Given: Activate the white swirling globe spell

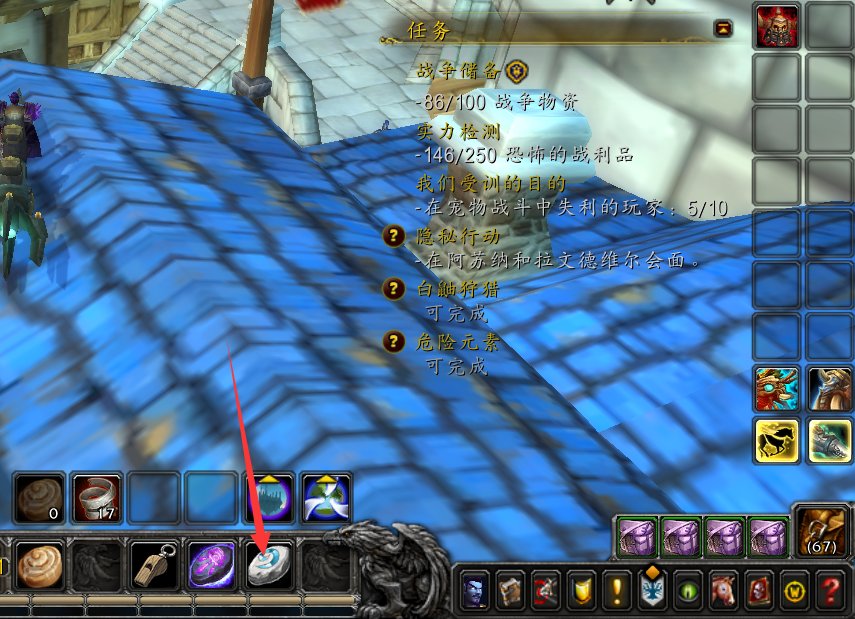Looking at the screenshot, I should [x=327, y=498].
